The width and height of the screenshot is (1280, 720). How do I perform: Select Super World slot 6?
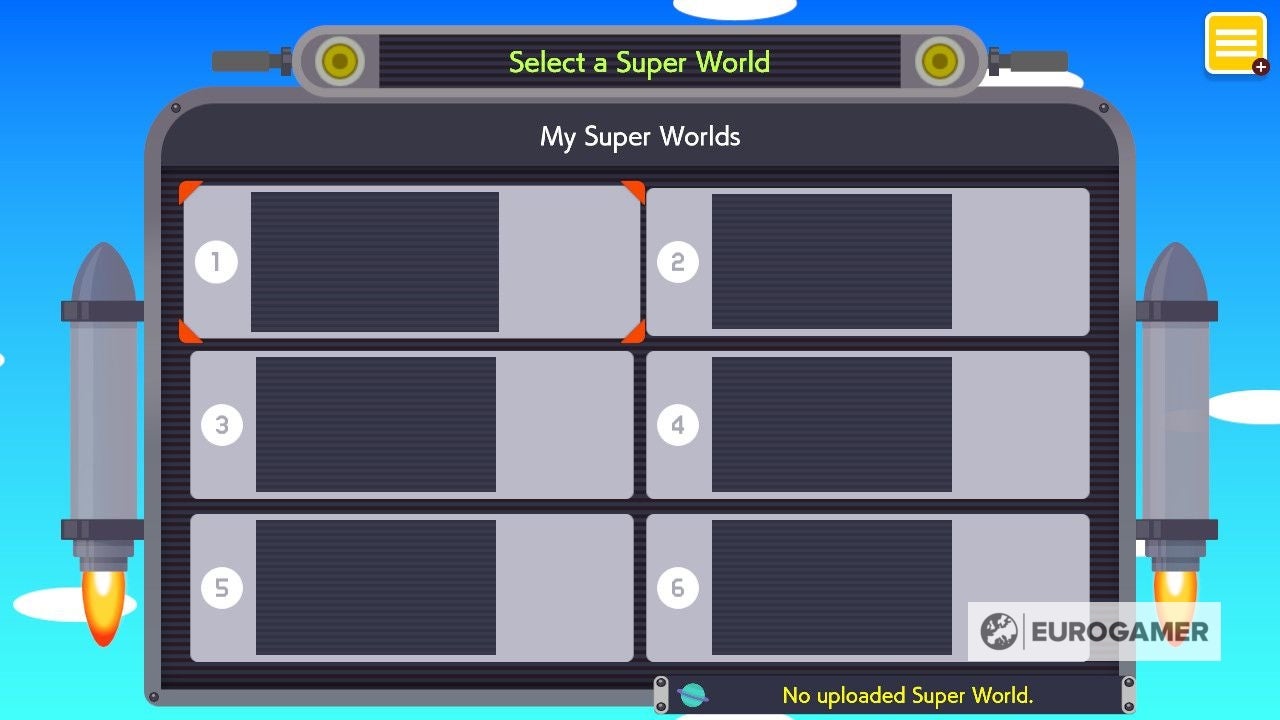click(x=868, y=587)
